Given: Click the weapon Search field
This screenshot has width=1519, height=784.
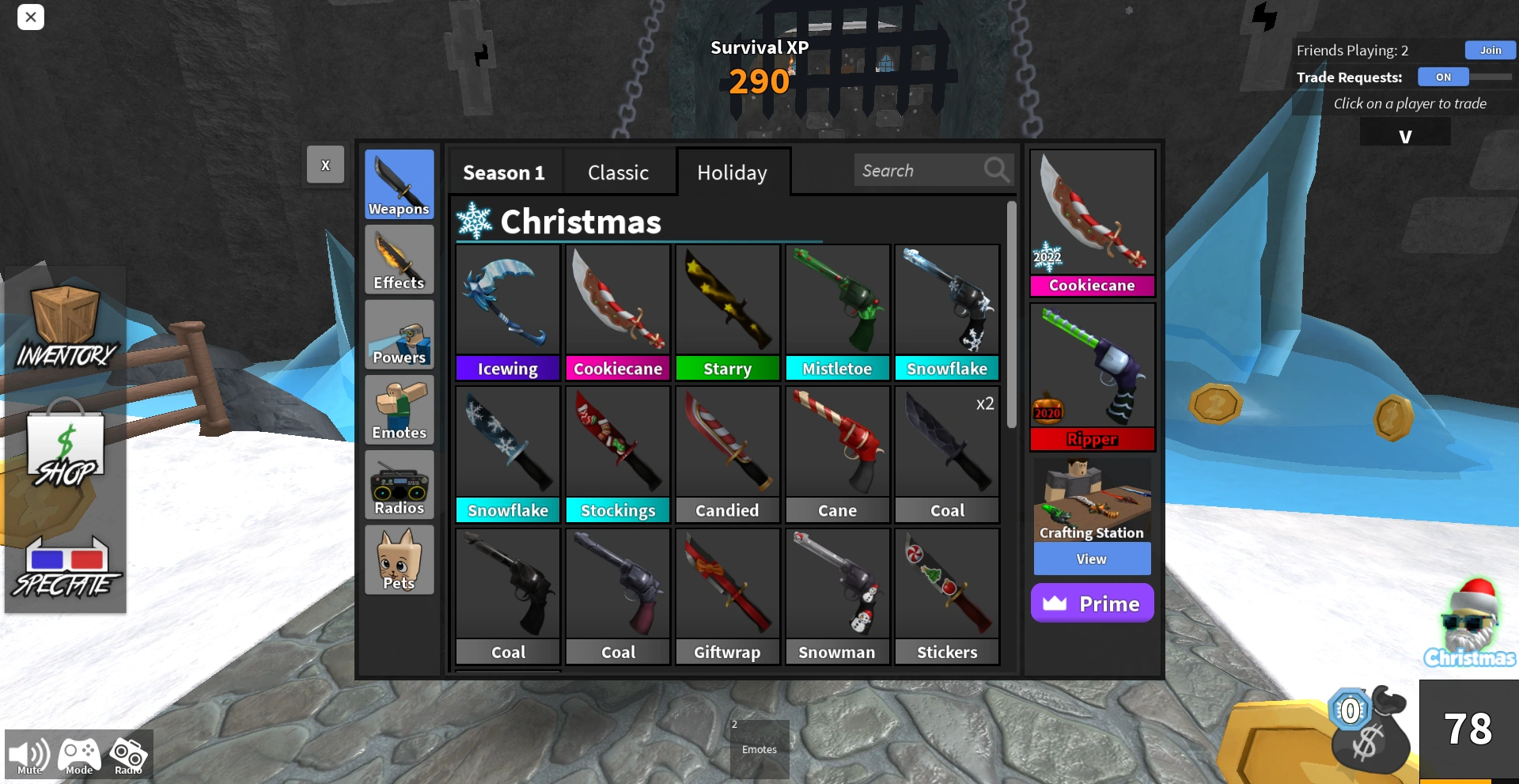Looking at the screenshot, I should click(x=922, y=169).
